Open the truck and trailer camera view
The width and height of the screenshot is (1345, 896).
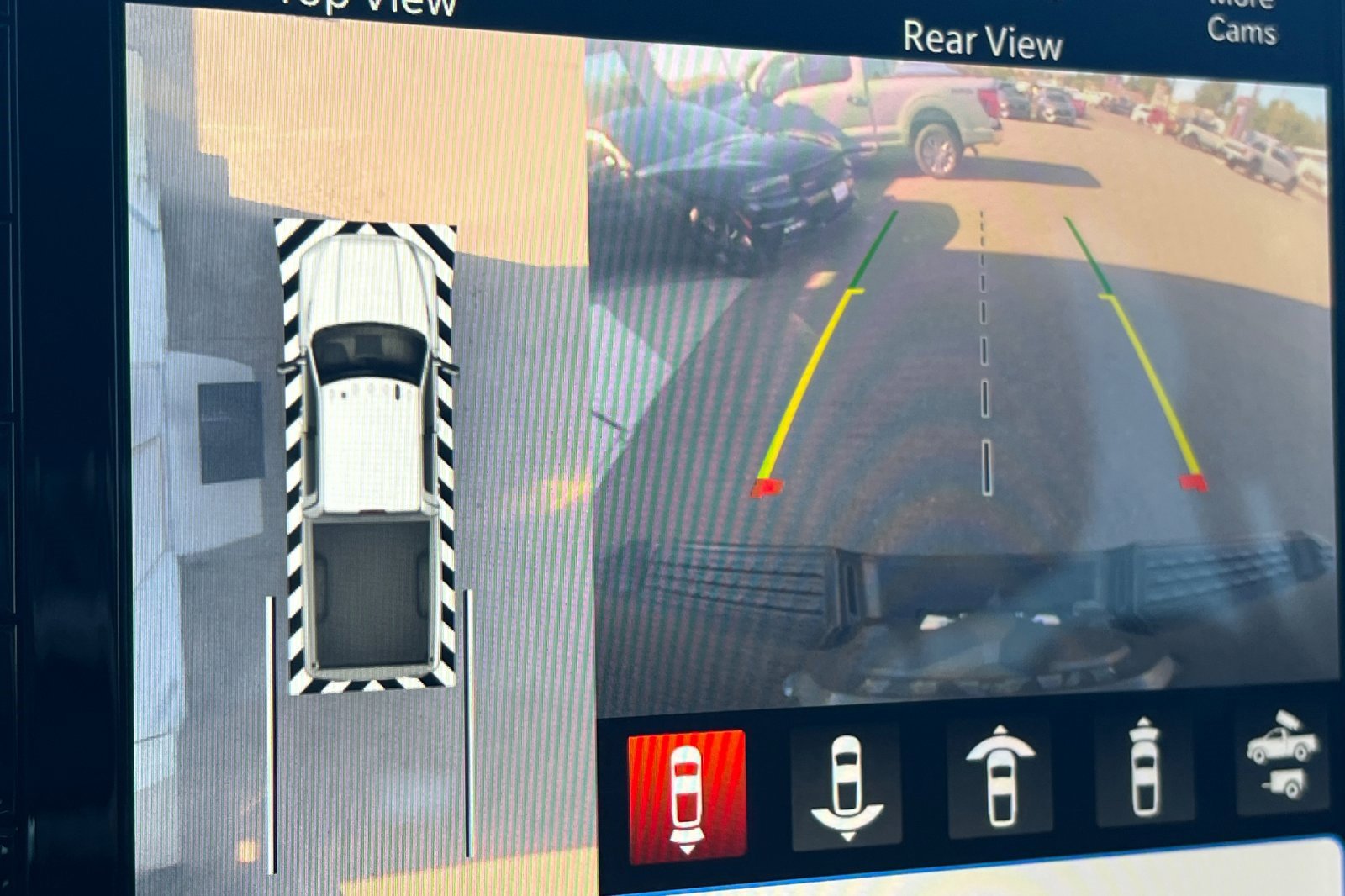coord(1282,756)
